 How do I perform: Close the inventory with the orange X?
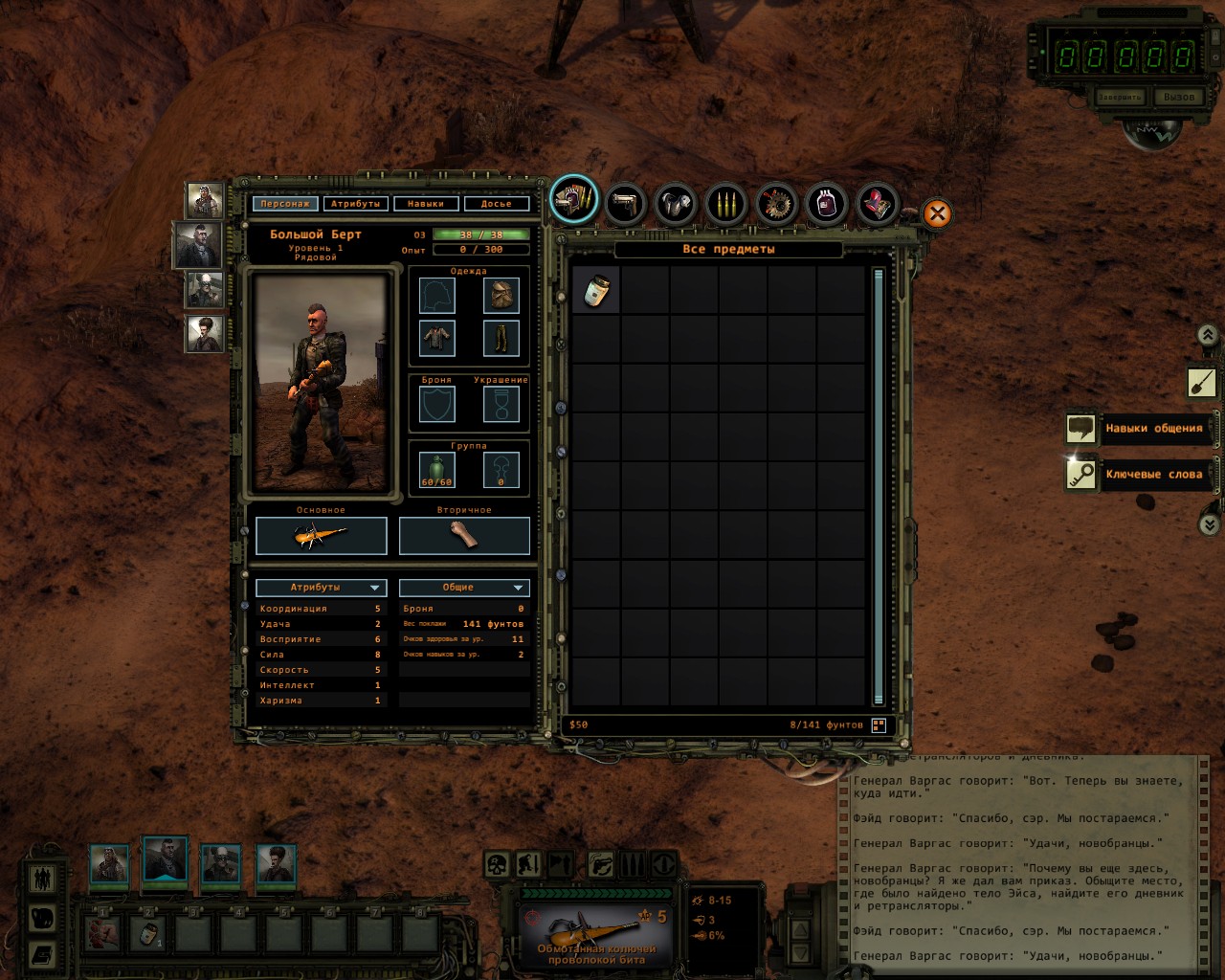(x=937, y=213)
